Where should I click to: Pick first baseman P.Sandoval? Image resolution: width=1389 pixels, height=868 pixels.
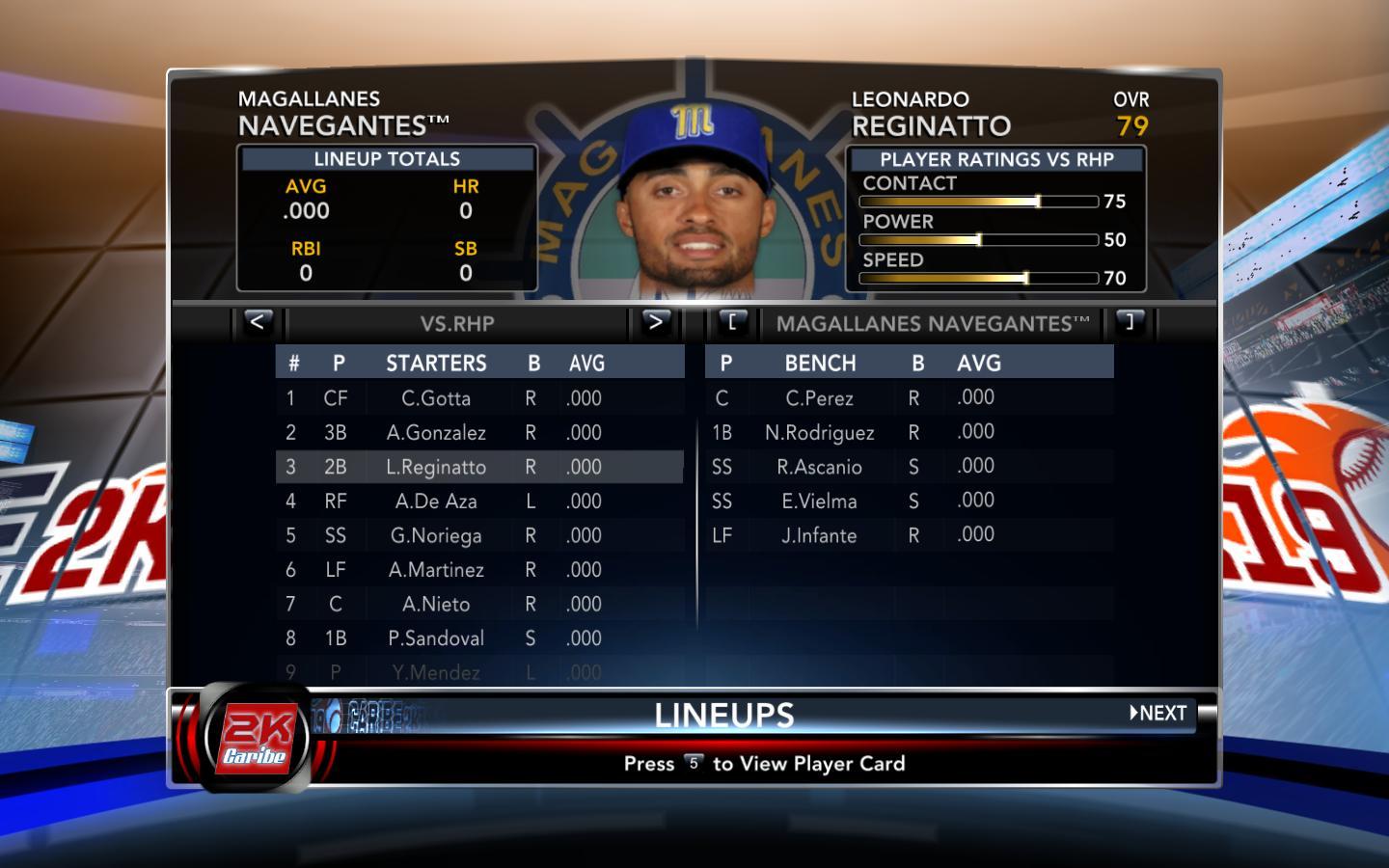coord(436,638)
